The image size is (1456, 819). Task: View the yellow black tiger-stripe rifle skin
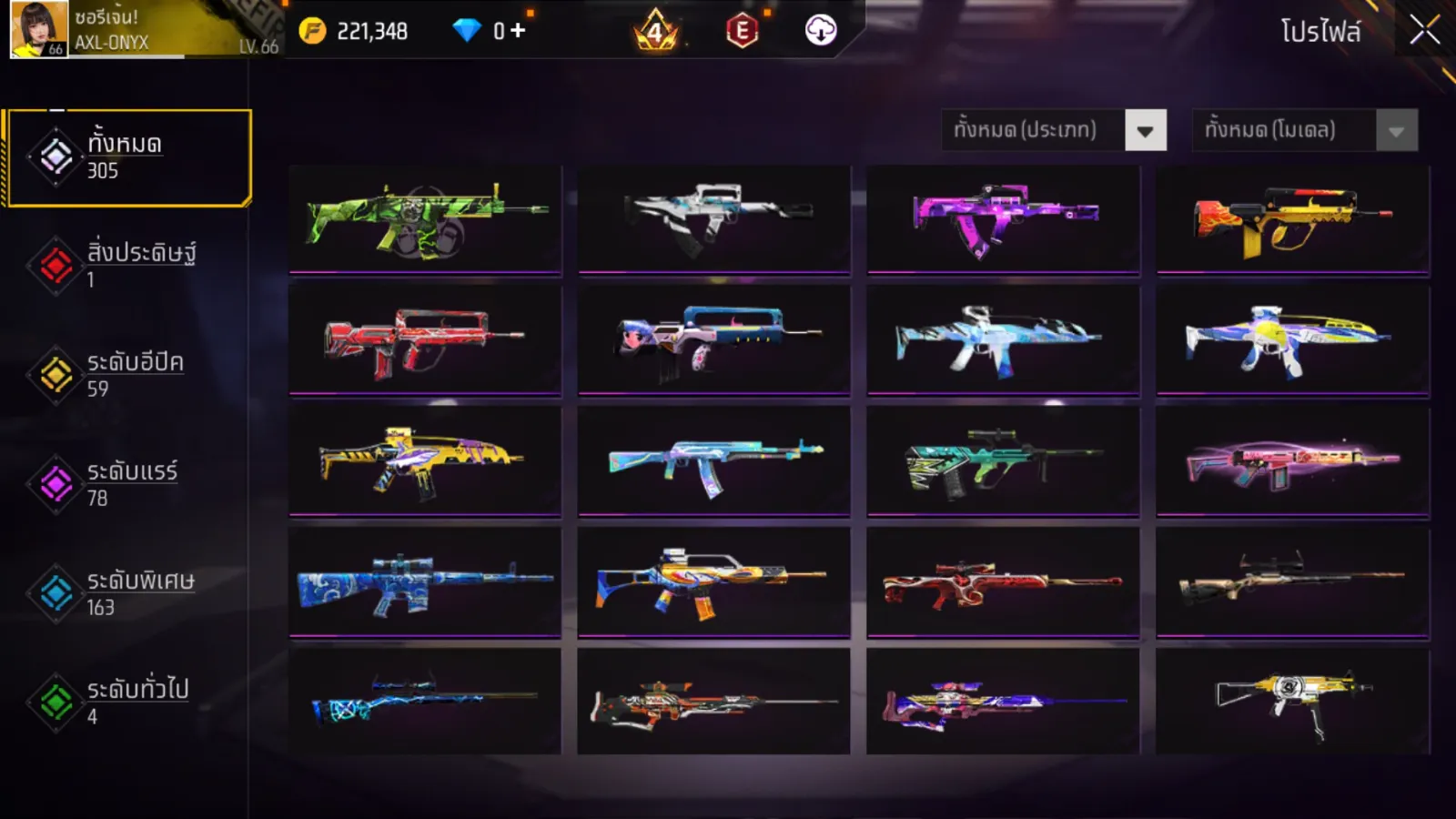click(425, 460)
